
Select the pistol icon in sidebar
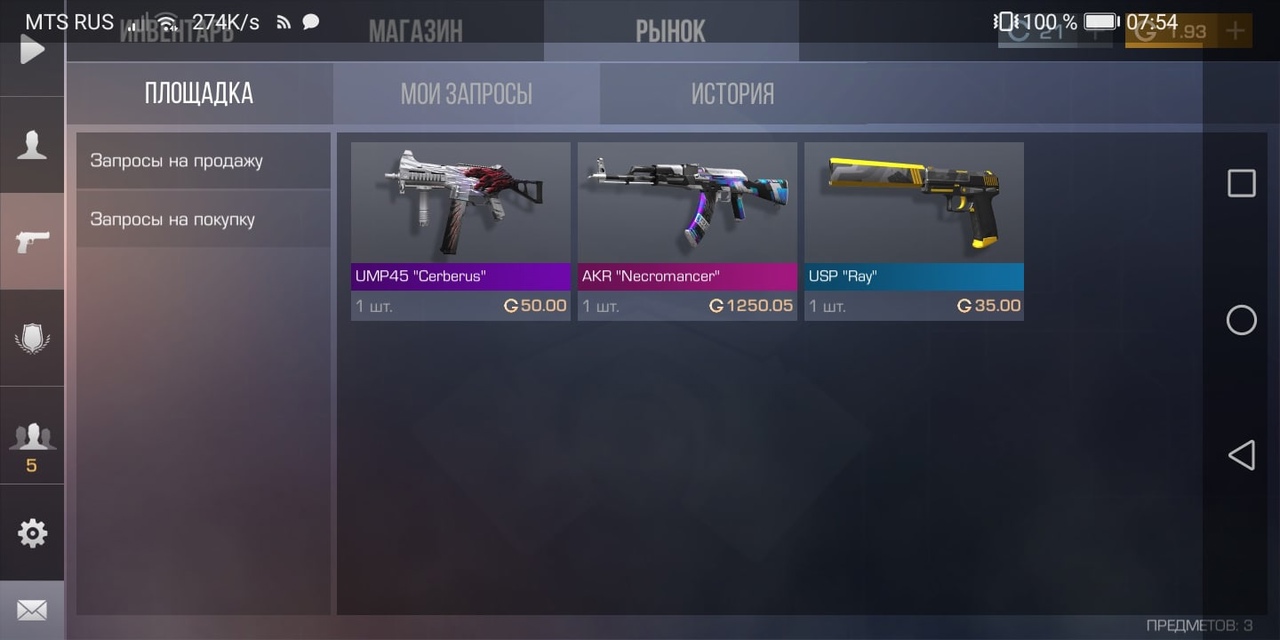(32, 241)
